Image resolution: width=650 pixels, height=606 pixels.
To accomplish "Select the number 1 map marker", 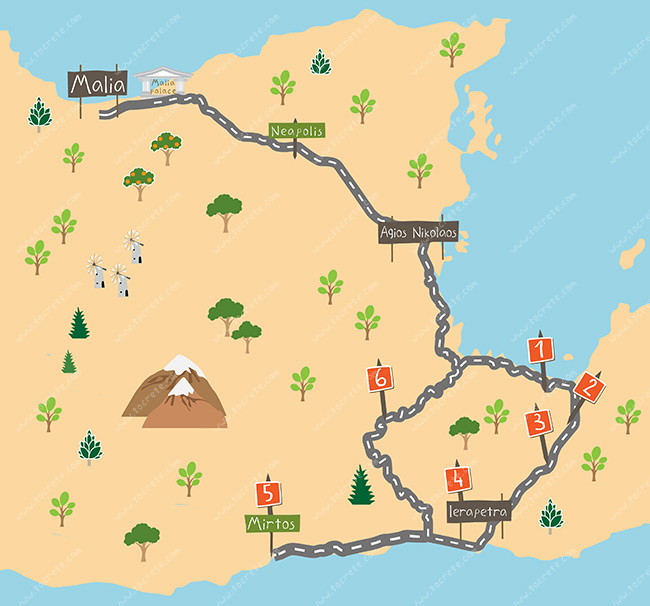I will [540, 350].
